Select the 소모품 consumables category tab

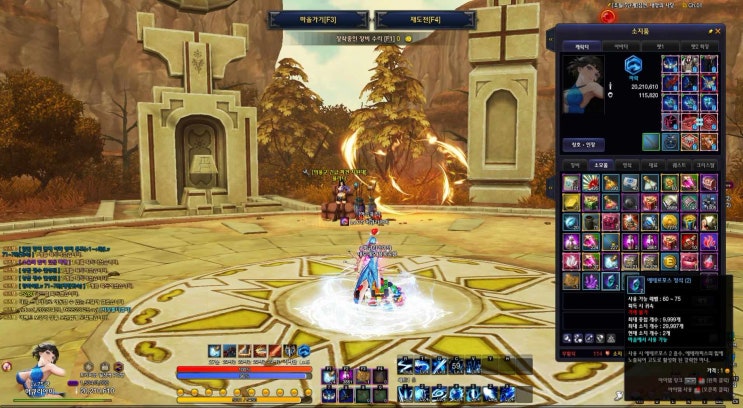point(601,165)
